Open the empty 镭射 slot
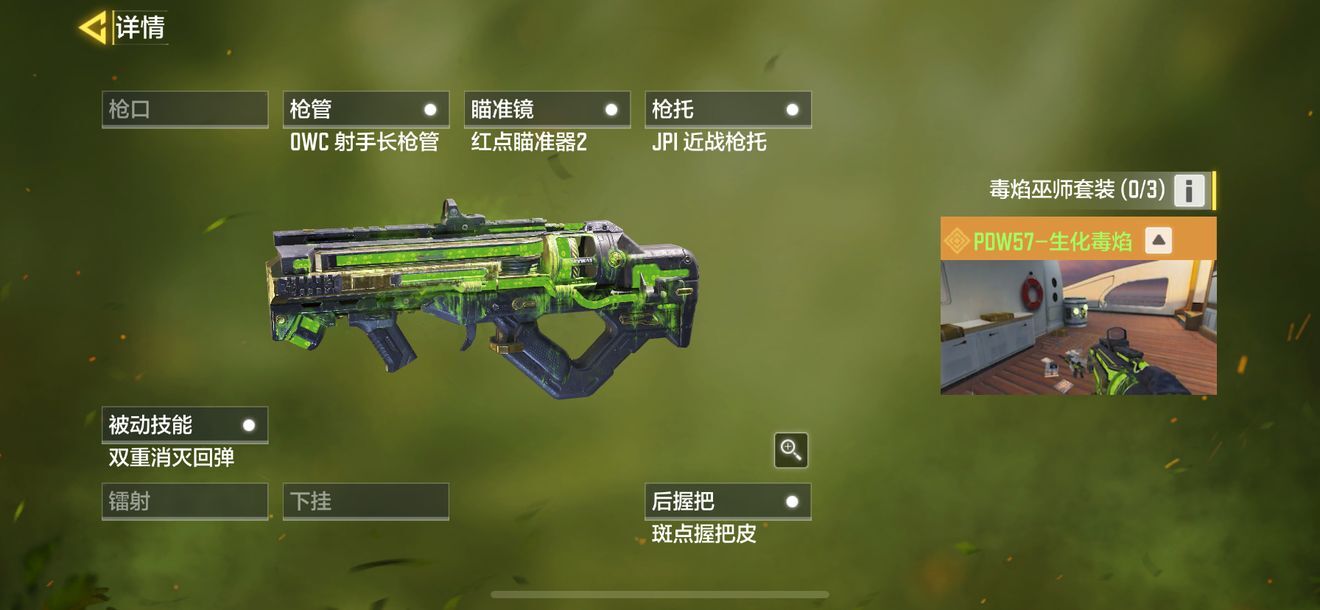 (x=185, y=501)
